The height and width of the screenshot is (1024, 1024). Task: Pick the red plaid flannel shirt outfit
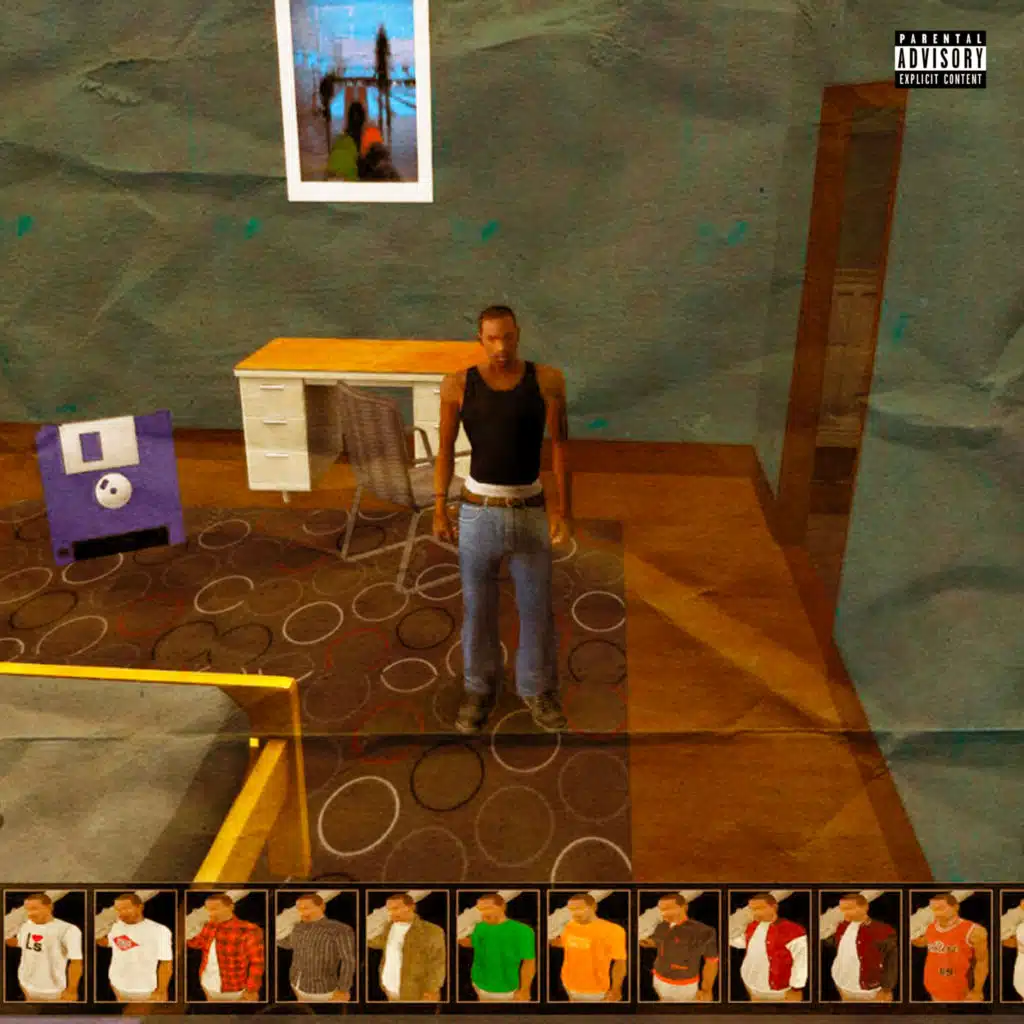(225, 945)
